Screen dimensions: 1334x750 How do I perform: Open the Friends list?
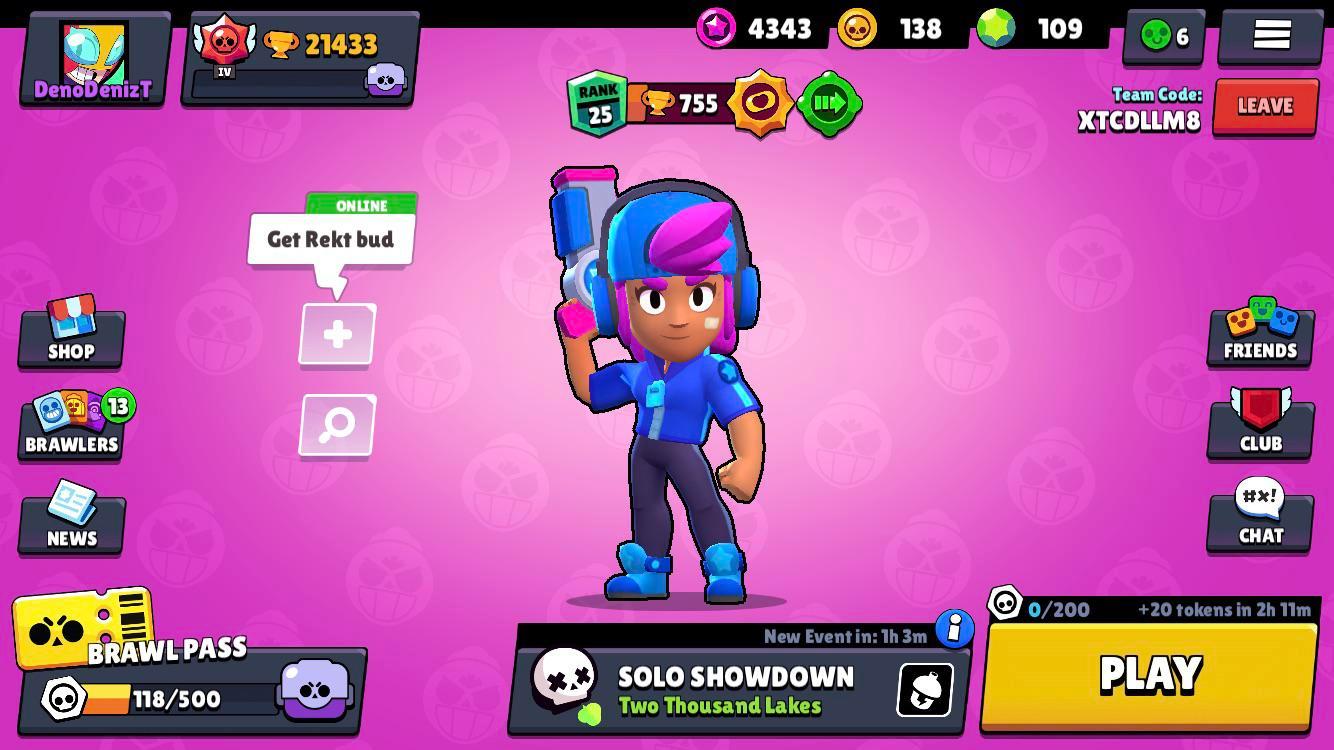point(1260,335)
